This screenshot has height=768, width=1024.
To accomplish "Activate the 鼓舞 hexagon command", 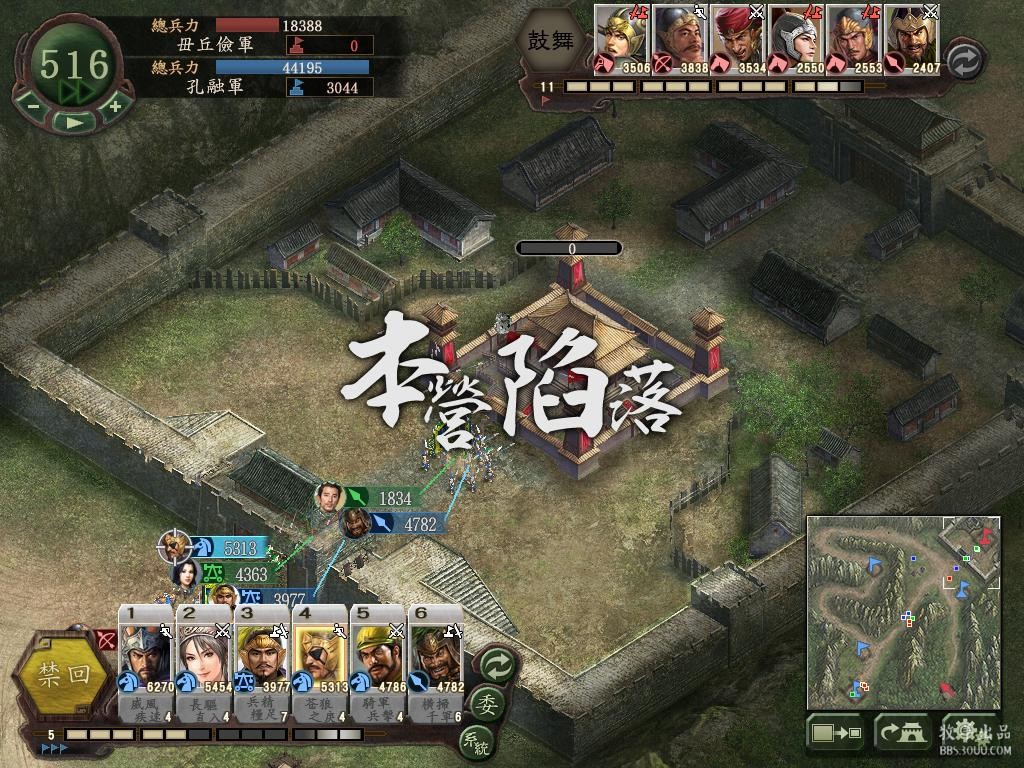I will (553, 40).
